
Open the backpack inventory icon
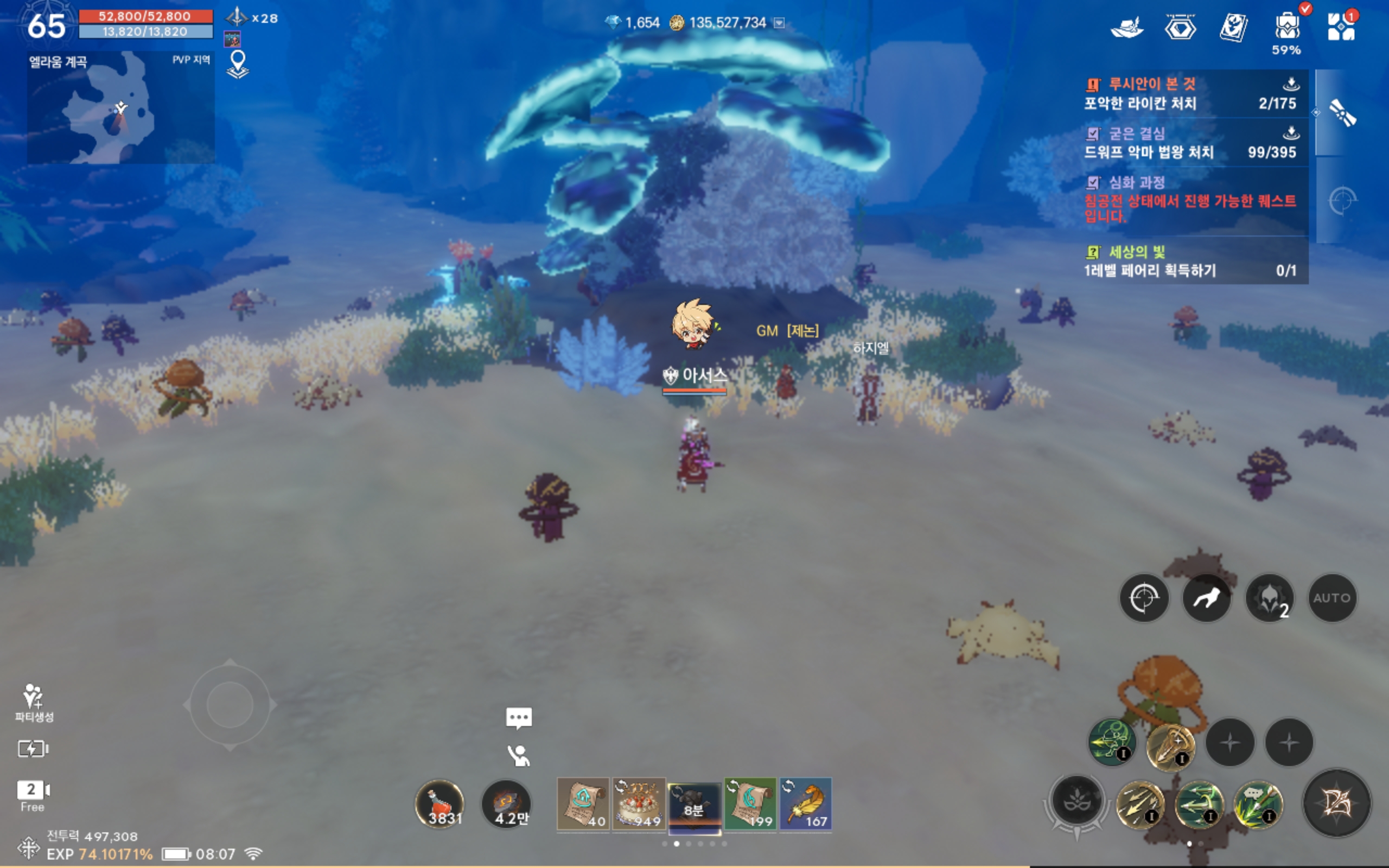[1287, 28]
